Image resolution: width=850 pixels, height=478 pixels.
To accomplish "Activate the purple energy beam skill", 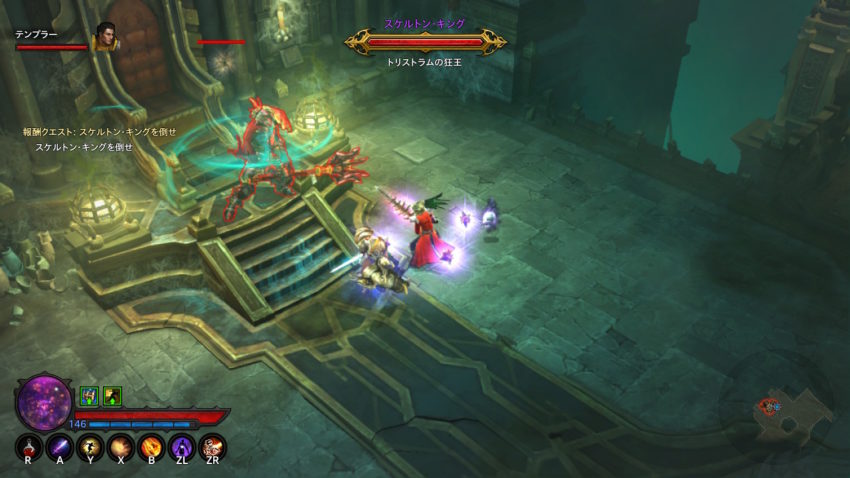I will click(x=60, y=446).
